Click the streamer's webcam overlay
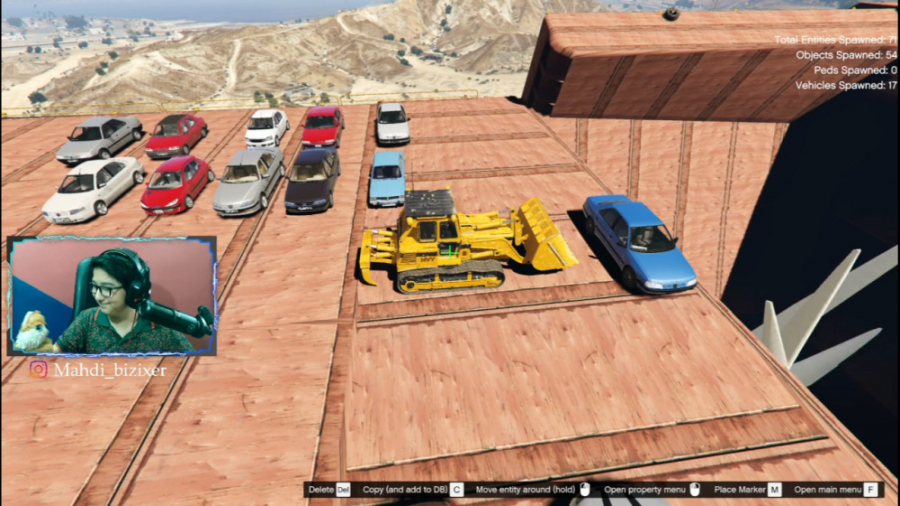900x506 pixels. tap(112, 296)
